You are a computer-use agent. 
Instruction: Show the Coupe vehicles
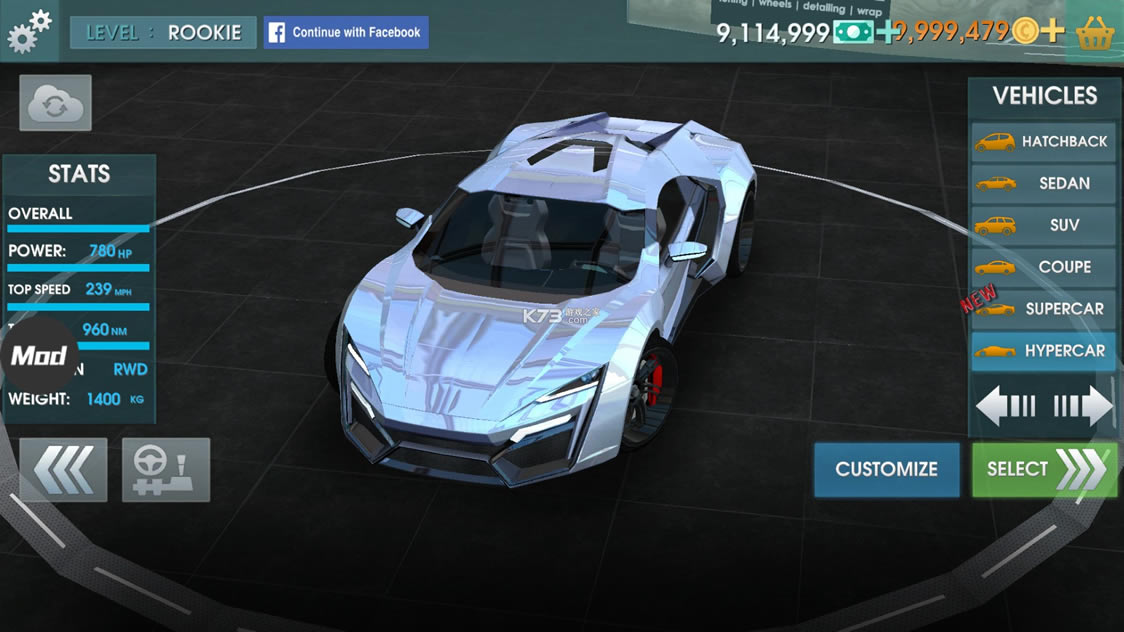pyautogui.click(x=1044, y=267)
